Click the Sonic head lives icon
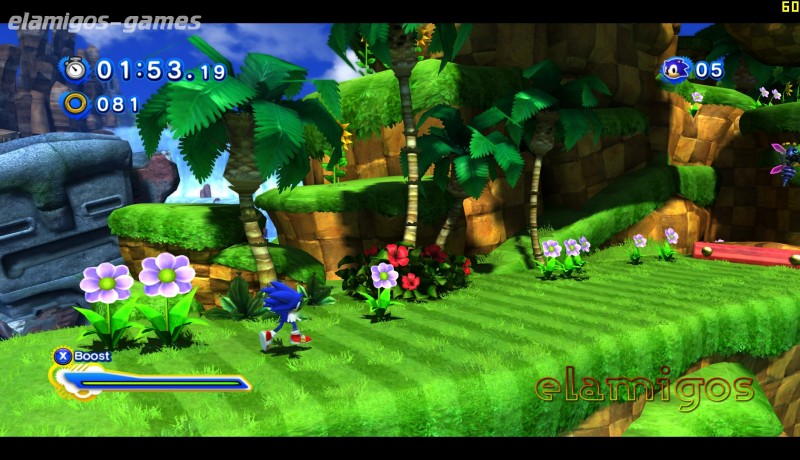The width and height of the screenshot is (800, 460). tap(675, 69)
